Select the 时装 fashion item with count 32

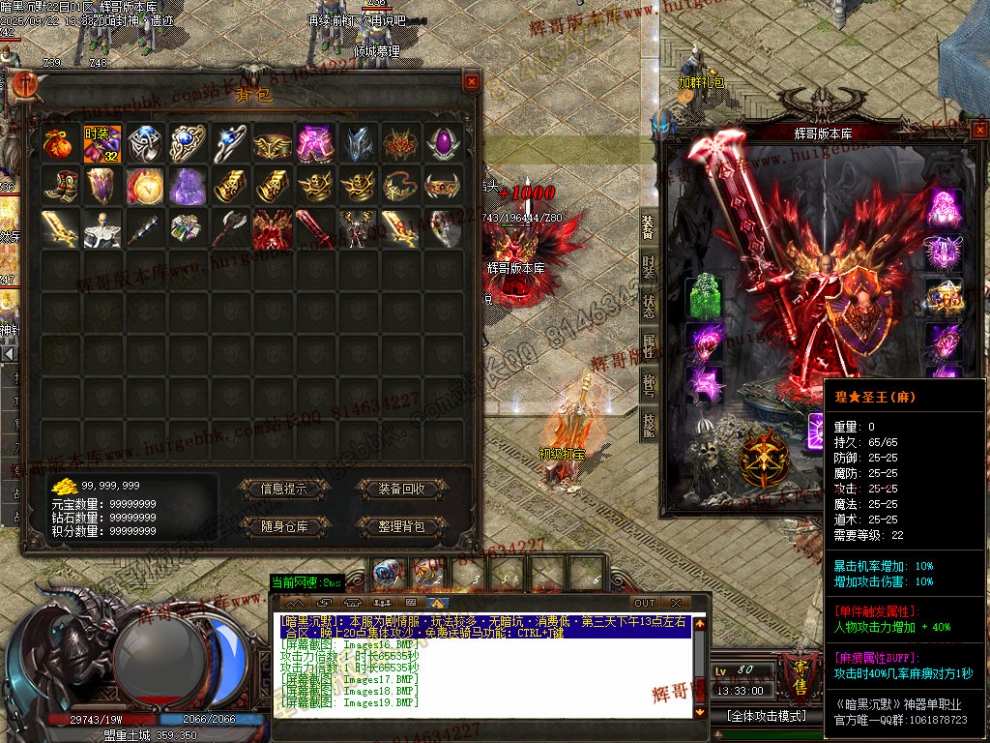tap(102, 144)
